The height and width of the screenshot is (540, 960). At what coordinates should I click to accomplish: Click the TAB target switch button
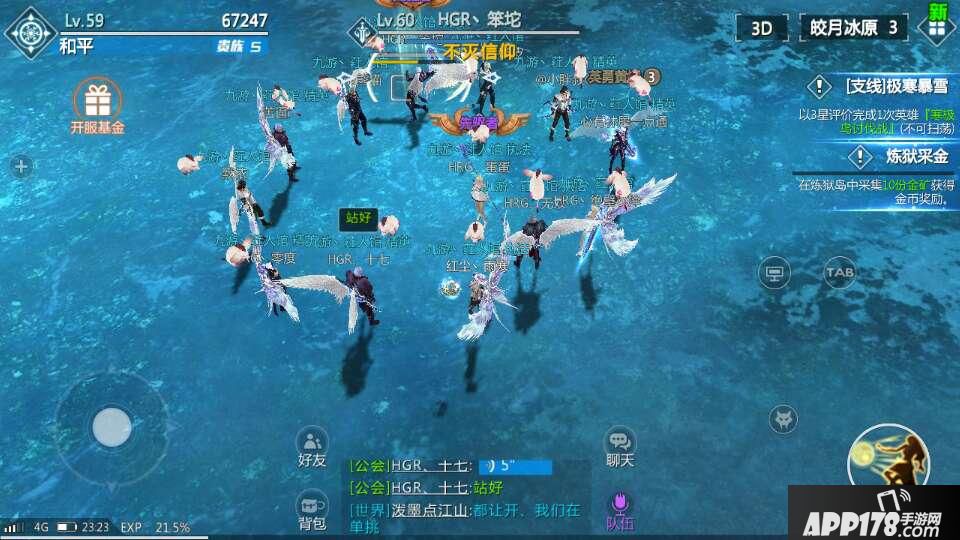pos(838,271)
